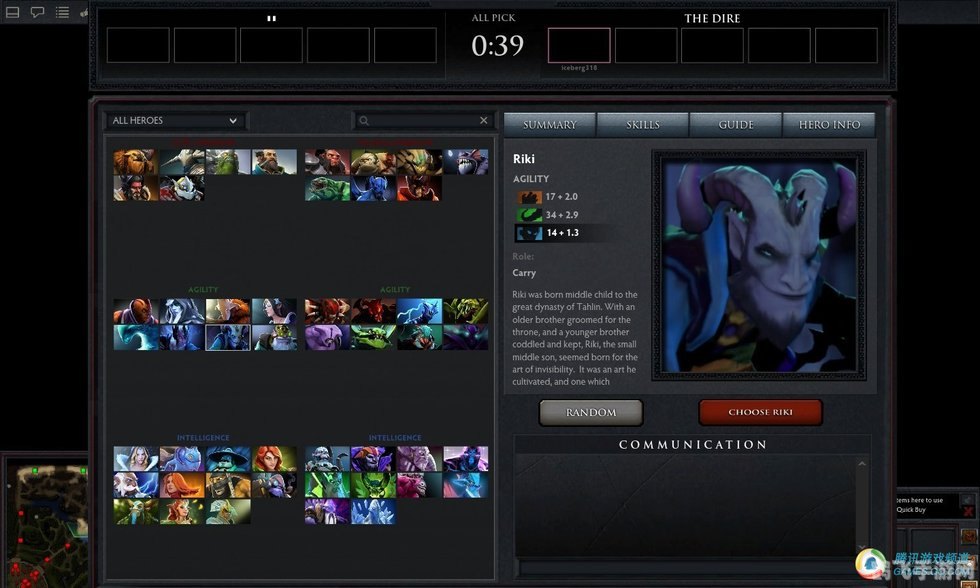Select the Earthshaker portrait
Screen dimensions: 980x588
tap(136, 162)
